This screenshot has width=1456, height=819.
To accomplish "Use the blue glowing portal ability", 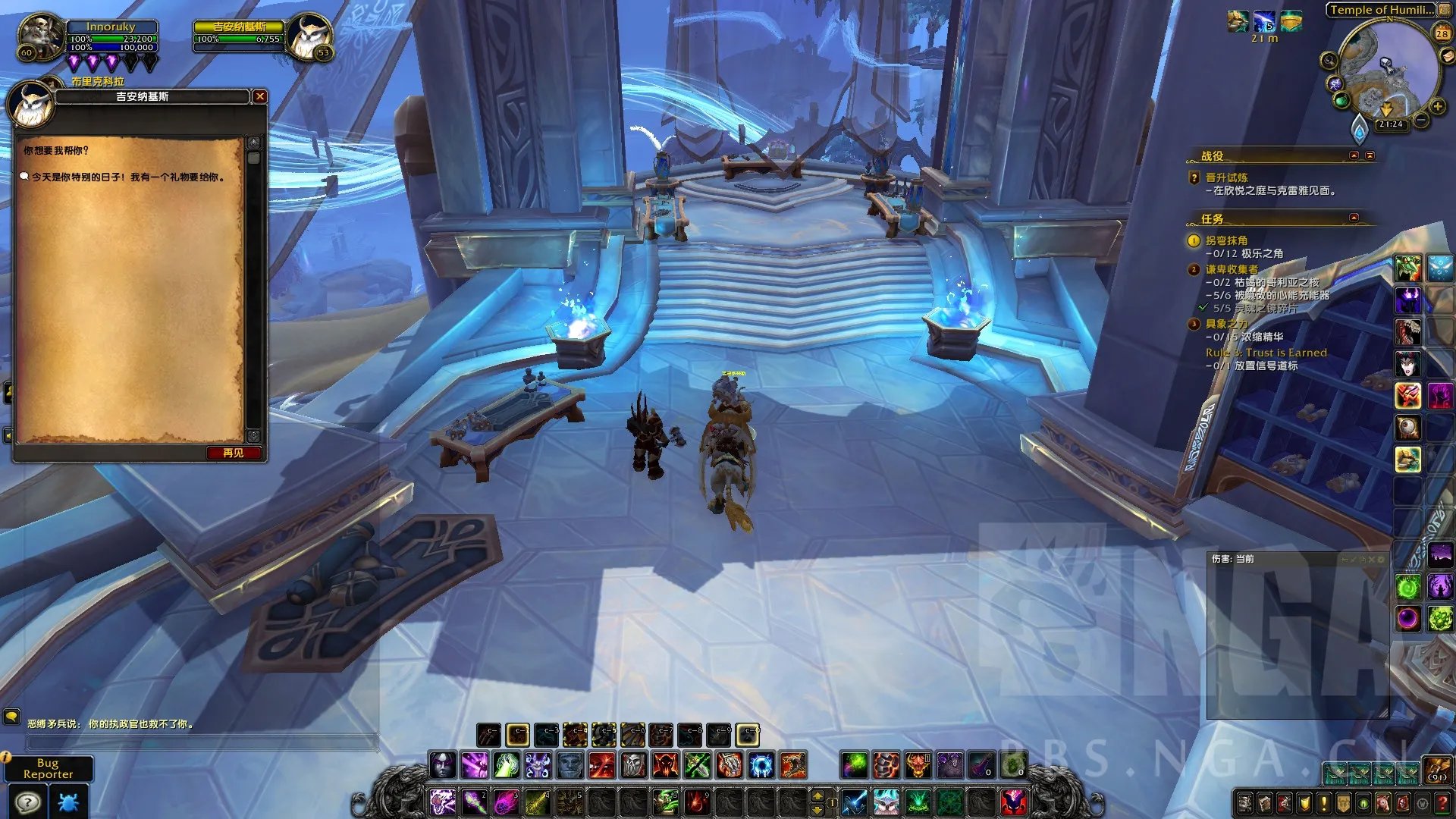I will pos(761,765).
